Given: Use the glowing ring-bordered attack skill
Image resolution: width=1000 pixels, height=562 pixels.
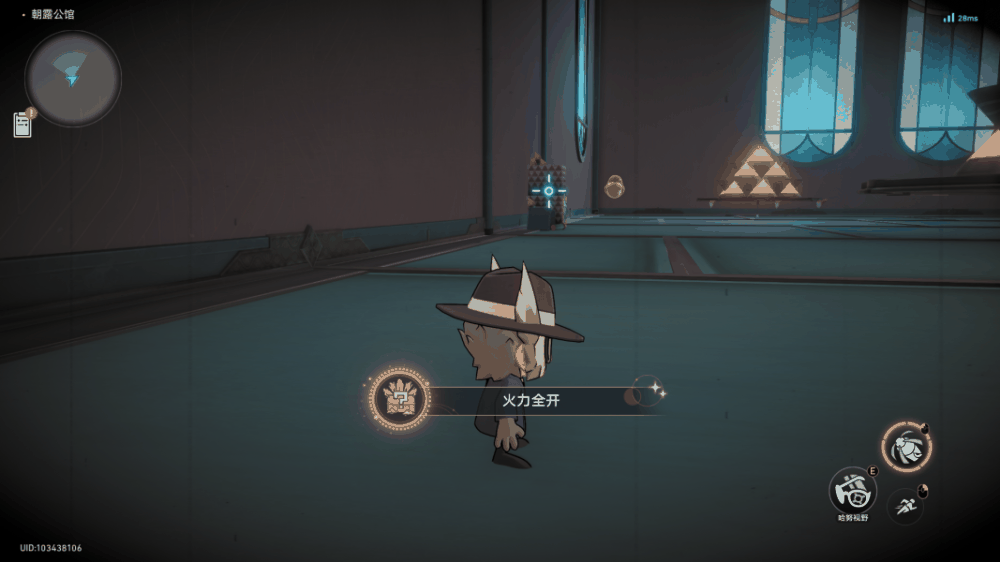Looking at the screenshot, I should tap(906, 446).
